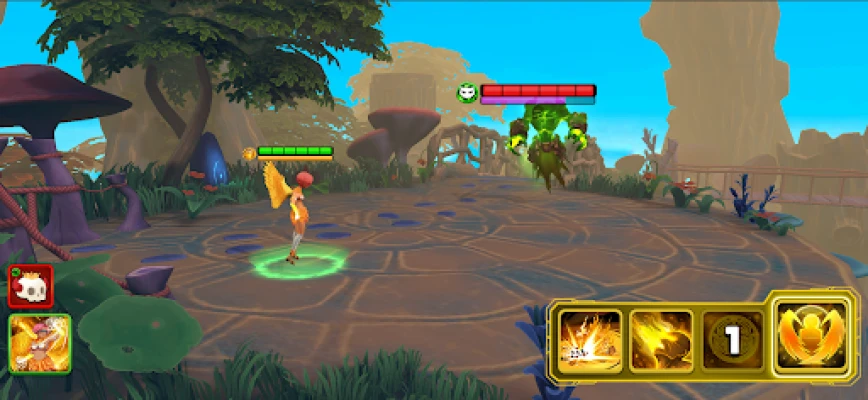Tap the red crowned skull icon
Image resolution: width=868 pixels, height=400 pixels.
(30, 286)
